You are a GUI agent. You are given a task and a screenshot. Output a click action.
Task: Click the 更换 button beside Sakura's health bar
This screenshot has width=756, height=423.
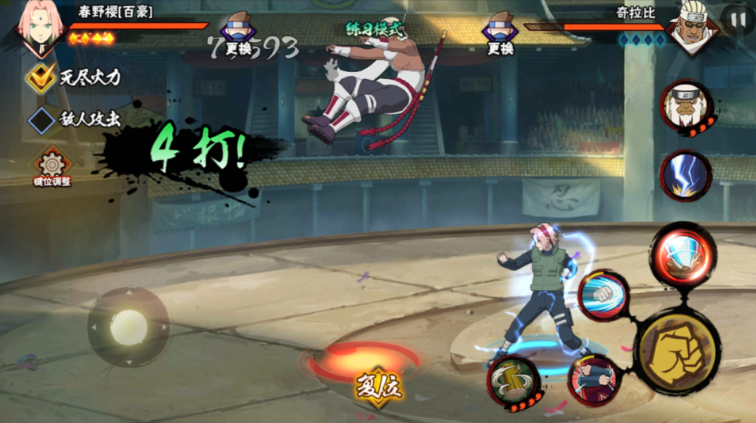pyautogui.click(x=238, y=34)
